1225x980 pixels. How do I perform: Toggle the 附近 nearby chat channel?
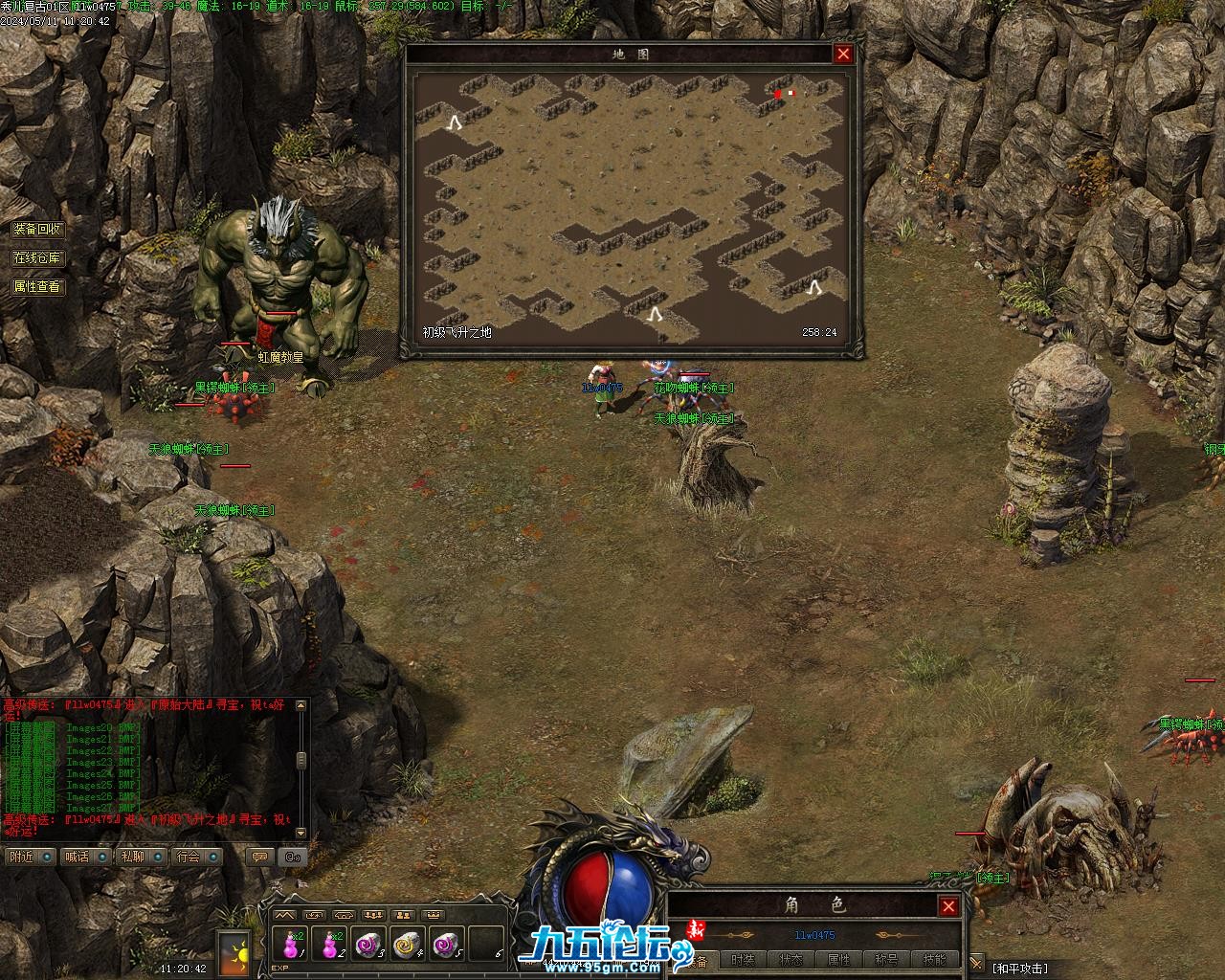(30, 857)
